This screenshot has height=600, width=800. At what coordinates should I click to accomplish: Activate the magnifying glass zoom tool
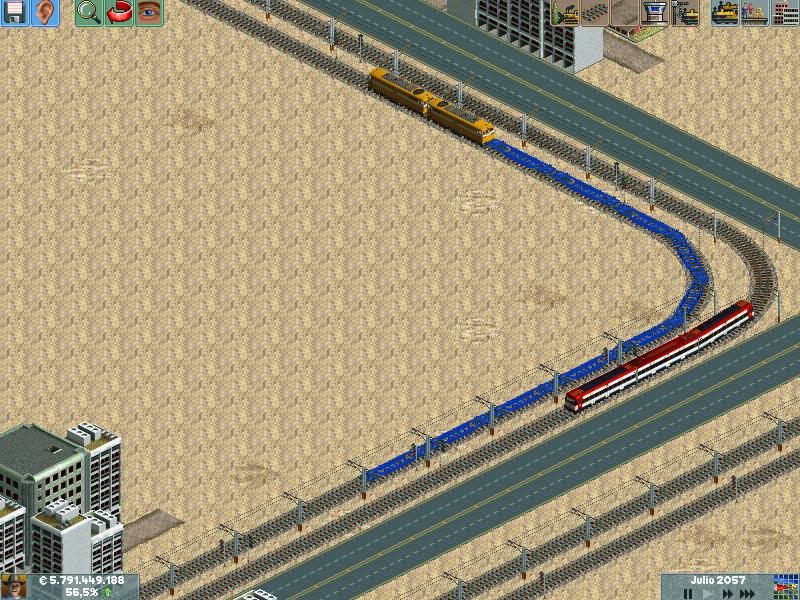click(x=89, y=13)
